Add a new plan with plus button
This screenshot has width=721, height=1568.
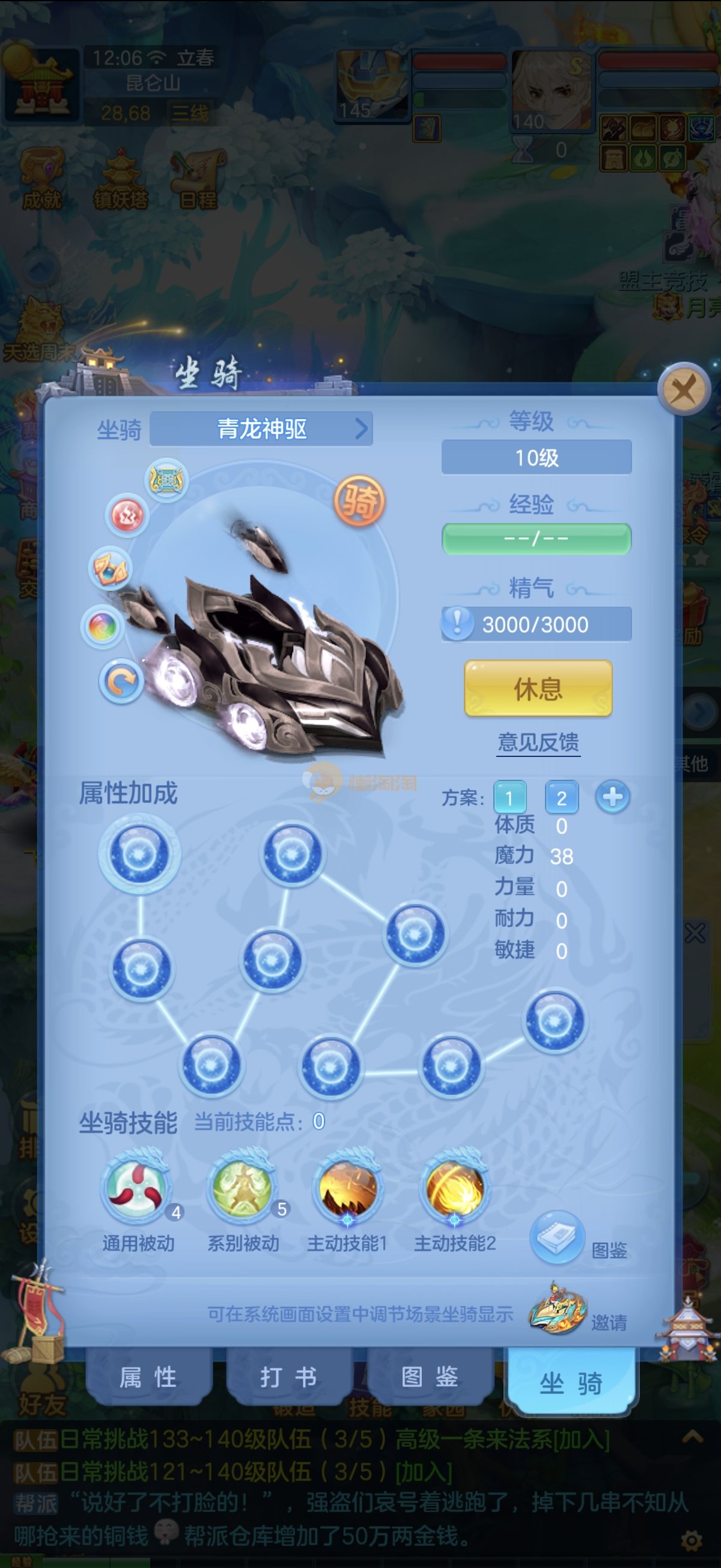click(612, 797)
